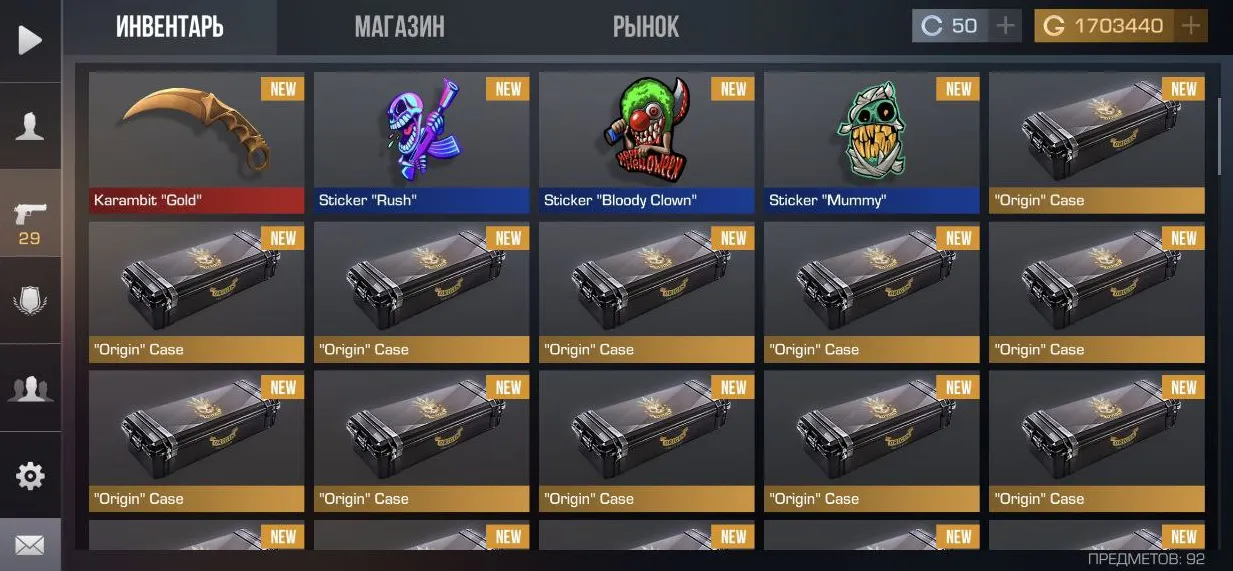Buy more gold using the plus button
This screenshot has height=571, width=1233.
point(1190,26)
